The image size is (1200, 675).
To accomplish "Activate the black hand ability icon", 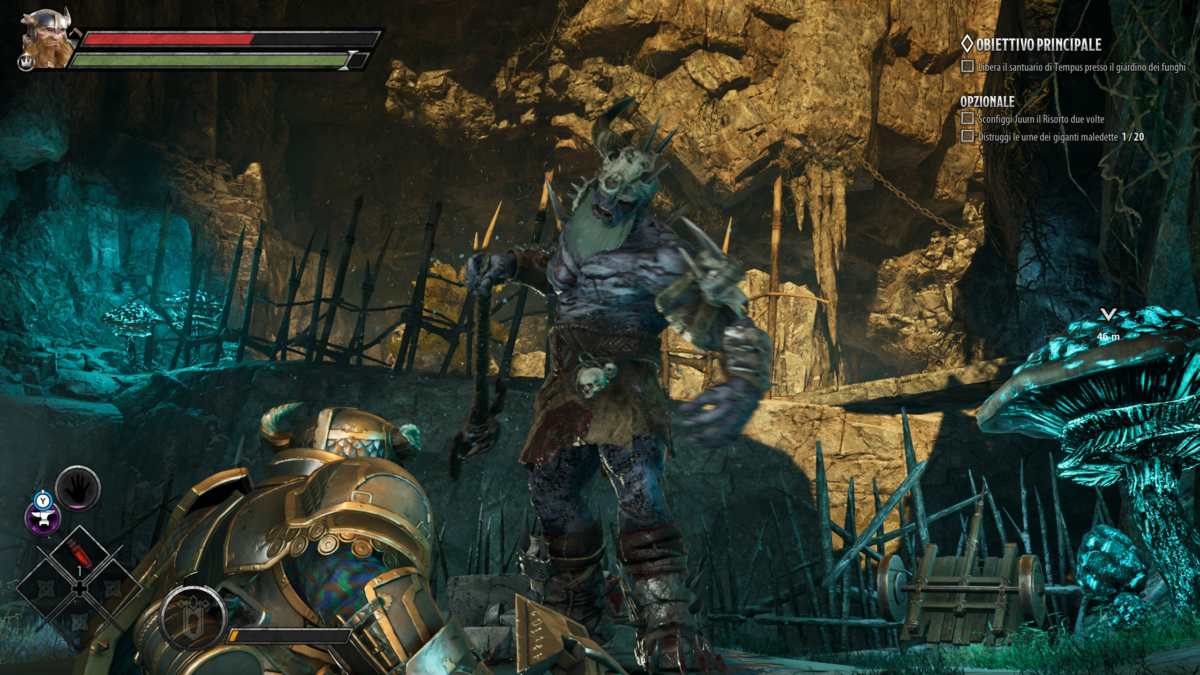I will click(x=78, y=488).
